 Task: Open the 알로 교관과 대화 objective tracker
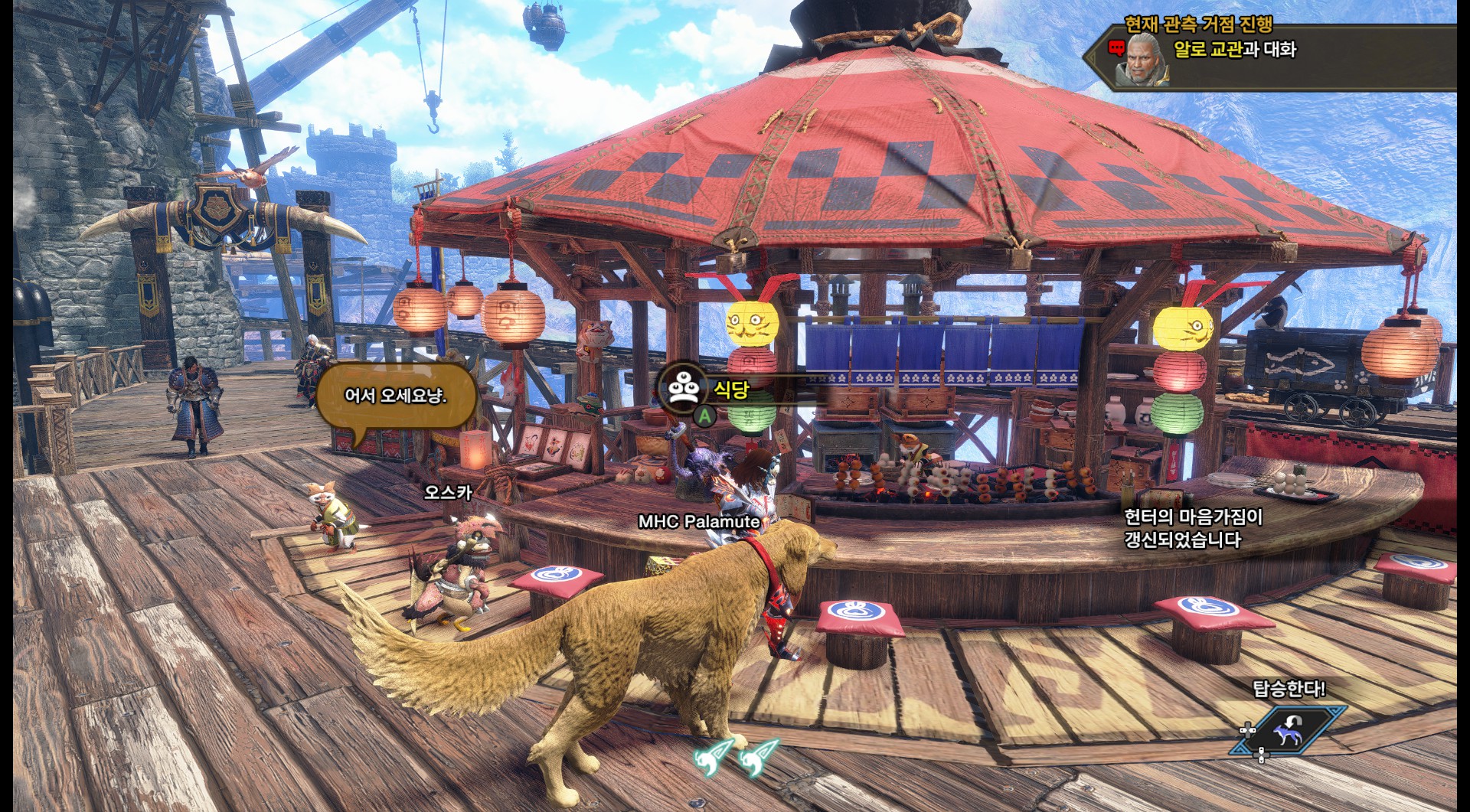[x=1234, y=51]
